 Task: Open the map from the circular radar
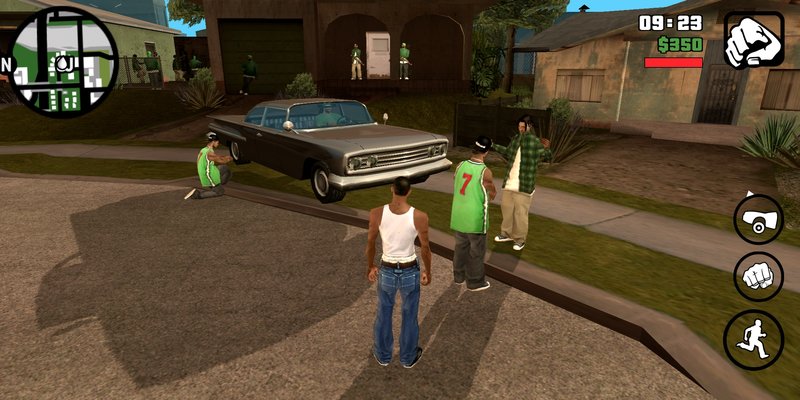coord(62,60)
